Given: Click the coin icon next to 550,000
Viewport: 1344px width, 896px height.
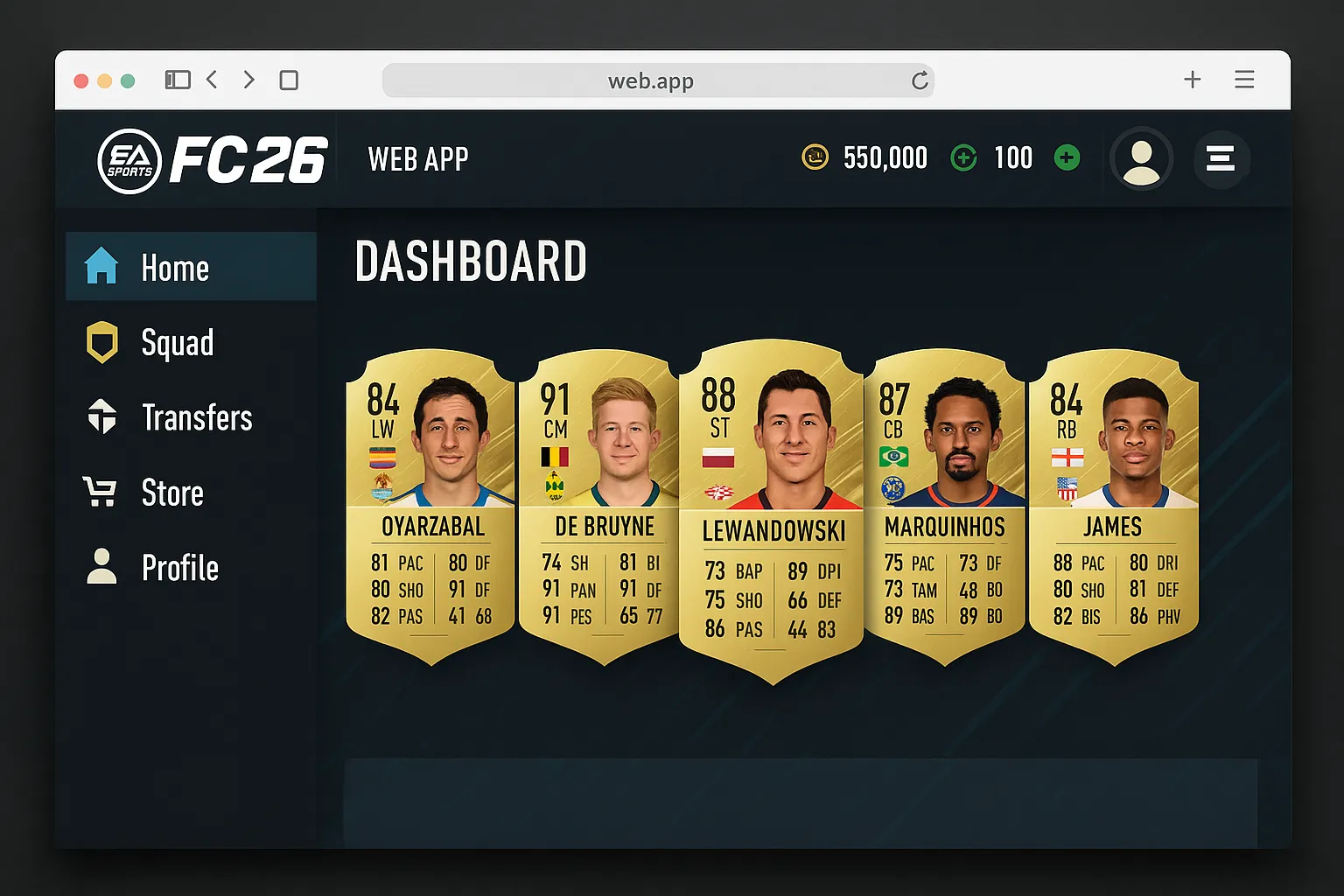Looking at the screenshot, I should (x=815, y=157).
